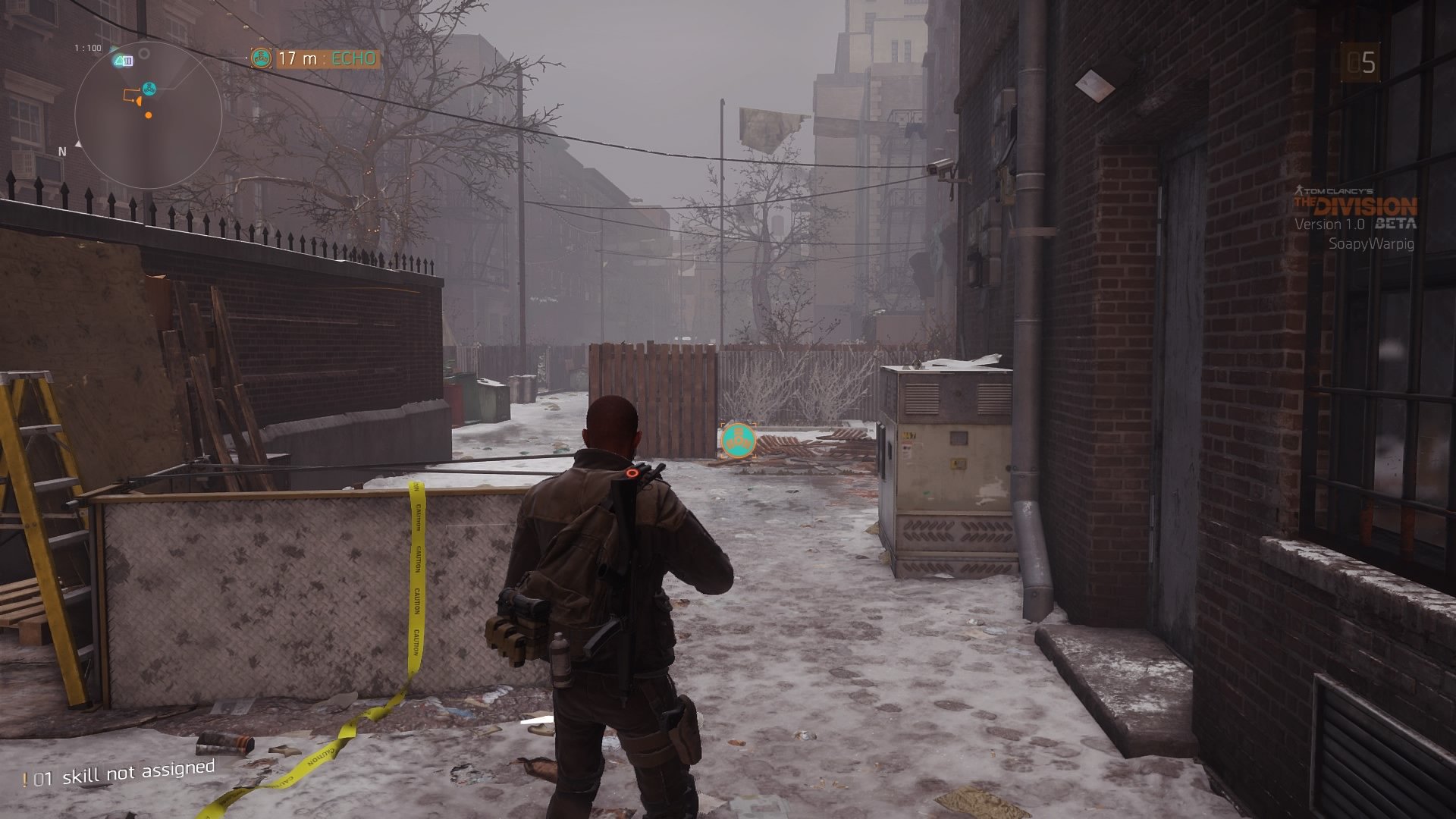The image size is (1456, 819).
Task: Click the teal ECHO waypoint marker near the fence
Action: (x=737, y=440)
